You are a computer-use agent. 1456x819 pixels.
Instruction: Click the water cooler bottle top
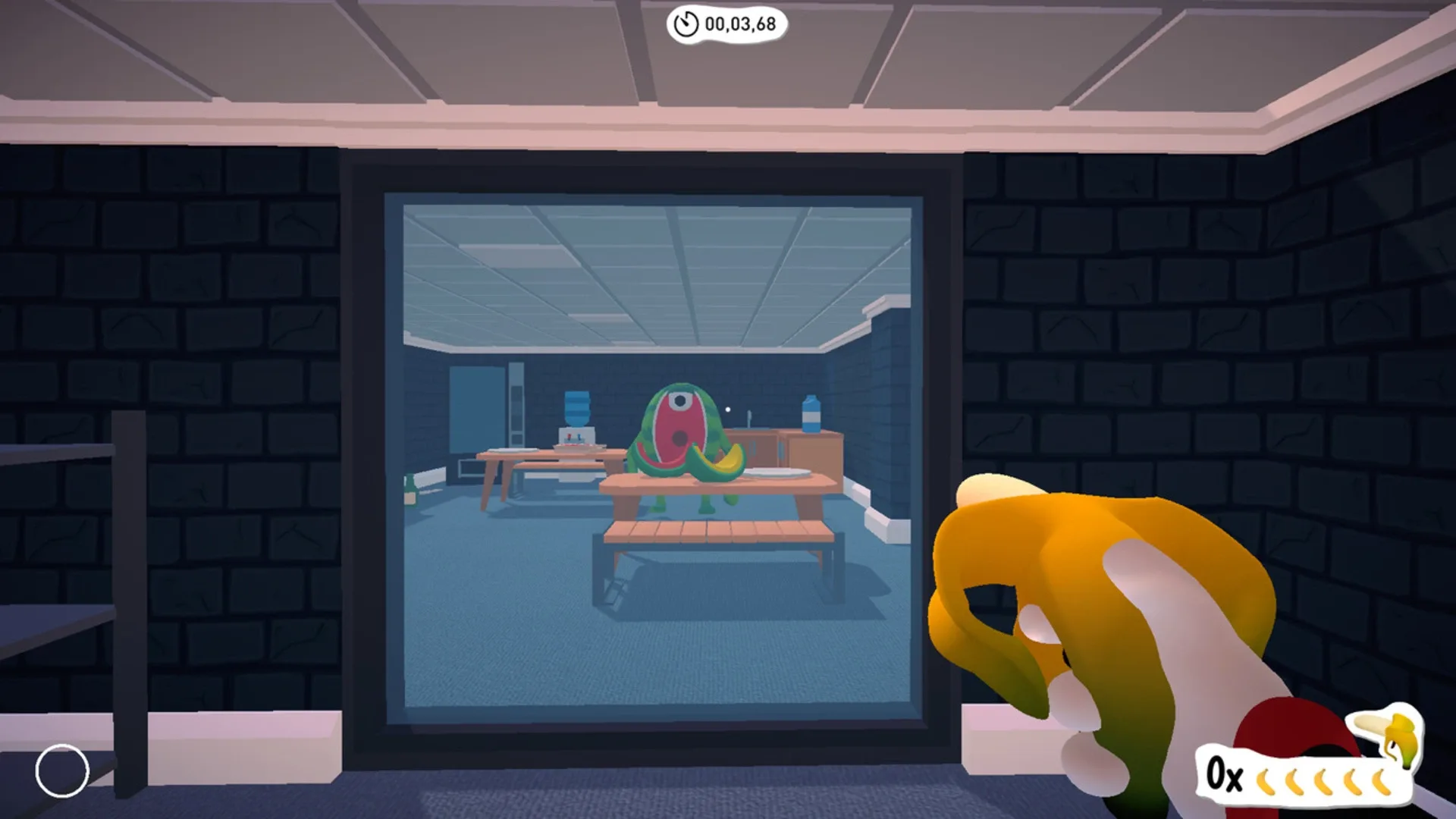click(576, 398)
